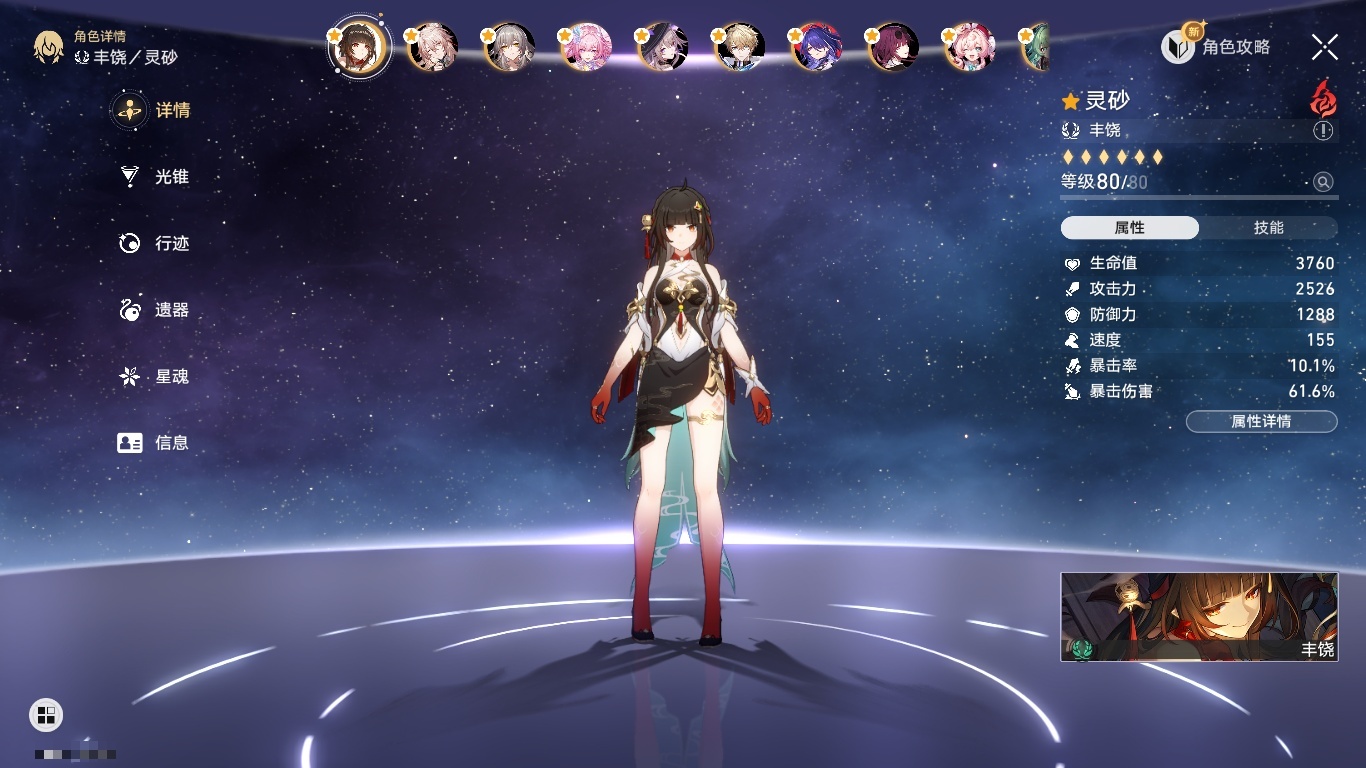Choose the blond male character portrait
This screenshot has width=1366, height=768.
(741, 47)
